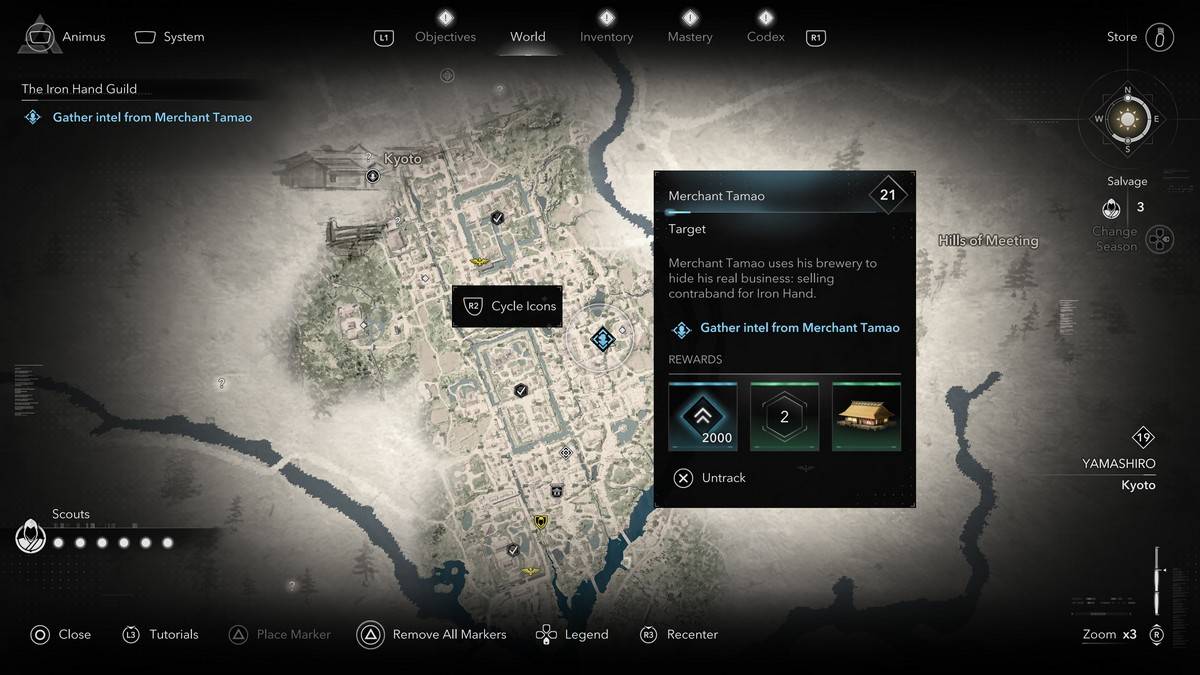Open the Codex tab
1200x675 pixels.
click(766, 37)
